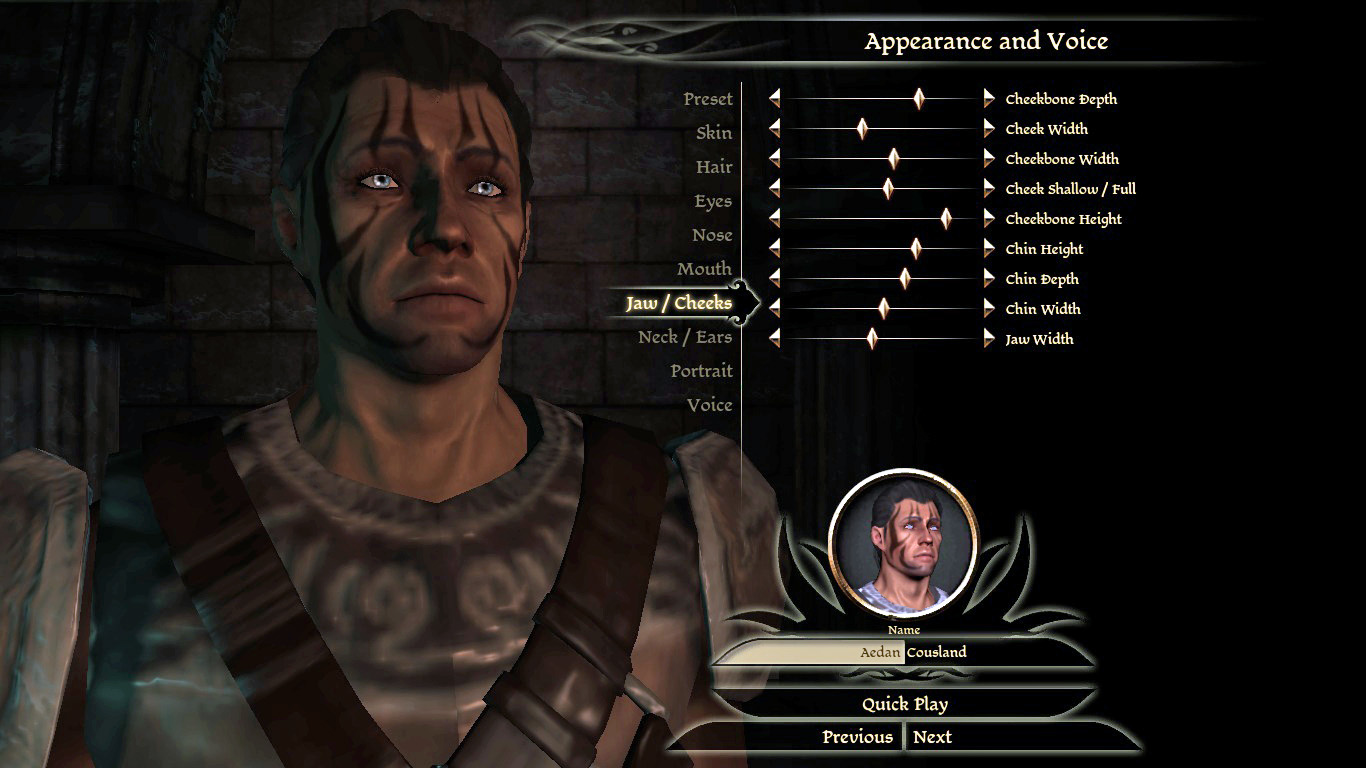Open the Neck / Ears category
The width and height of the screenshot is (1366, 768).
click(x=685, y=337)
